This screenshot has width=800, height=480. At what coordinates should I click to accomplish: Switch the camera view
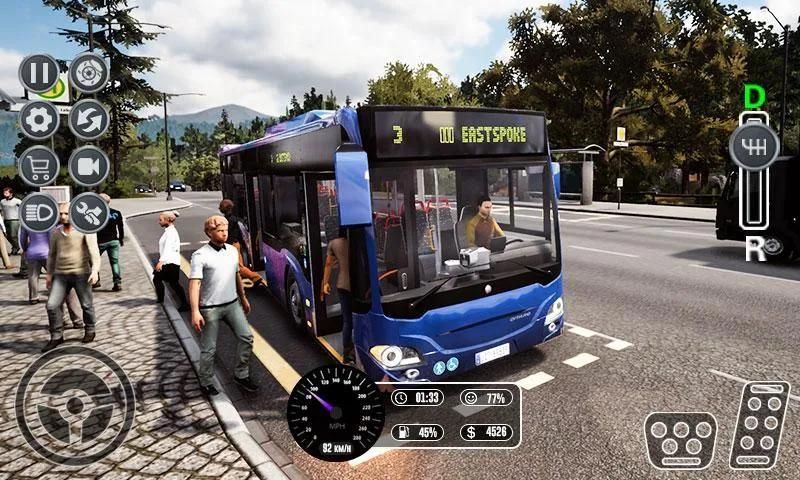(89, 166)
